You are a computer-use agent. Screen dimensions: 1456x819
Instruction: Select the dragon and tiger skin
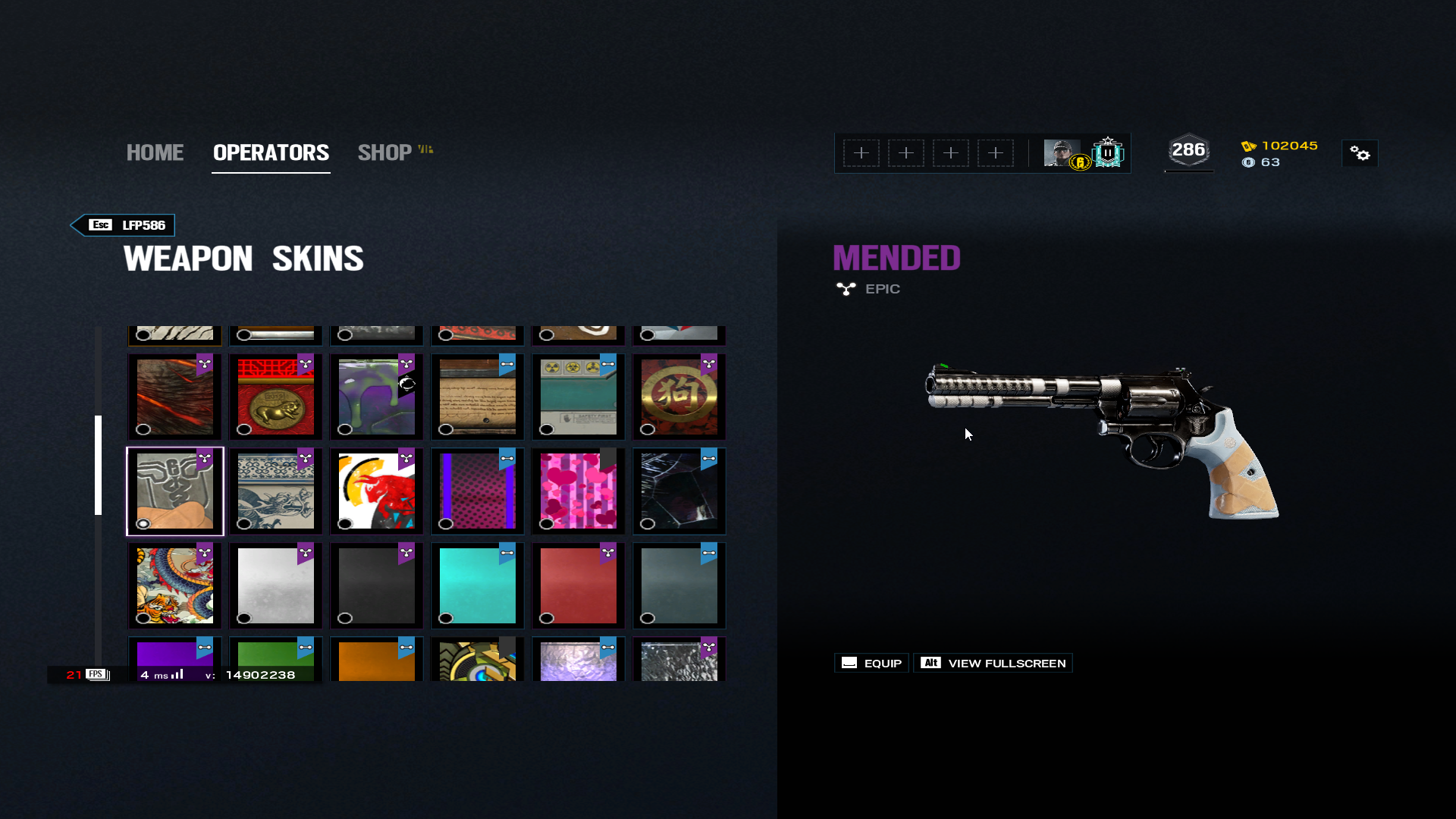[175, 585]
